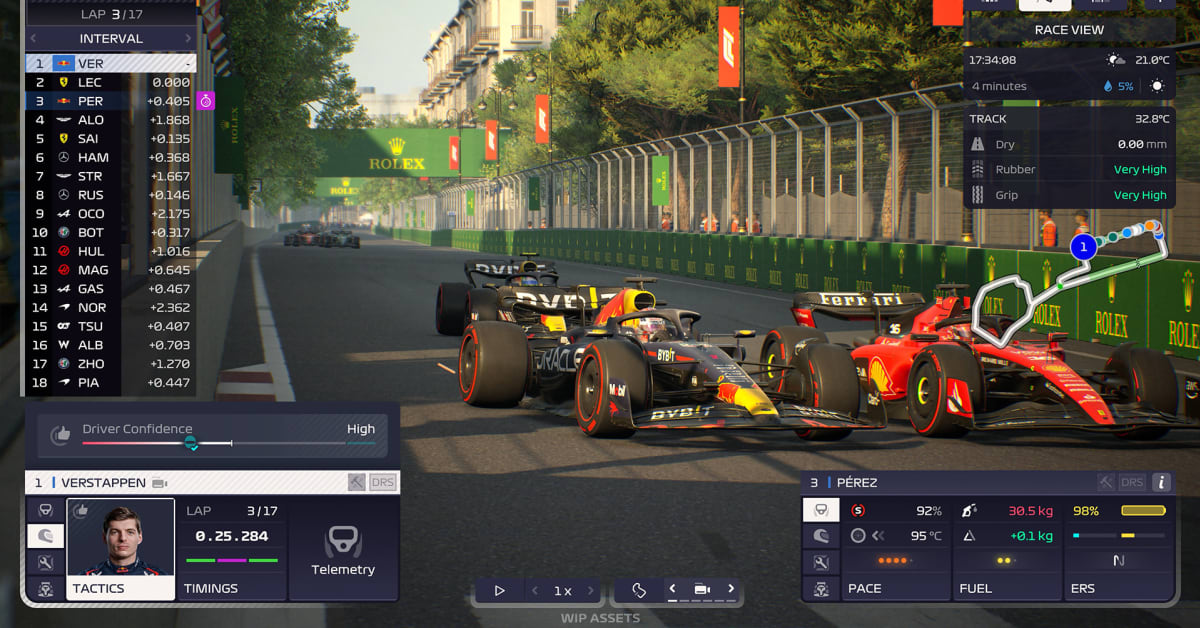Switch to the steering wheel tab for Verstappen

pyautogui.click(x=45, y=511)
